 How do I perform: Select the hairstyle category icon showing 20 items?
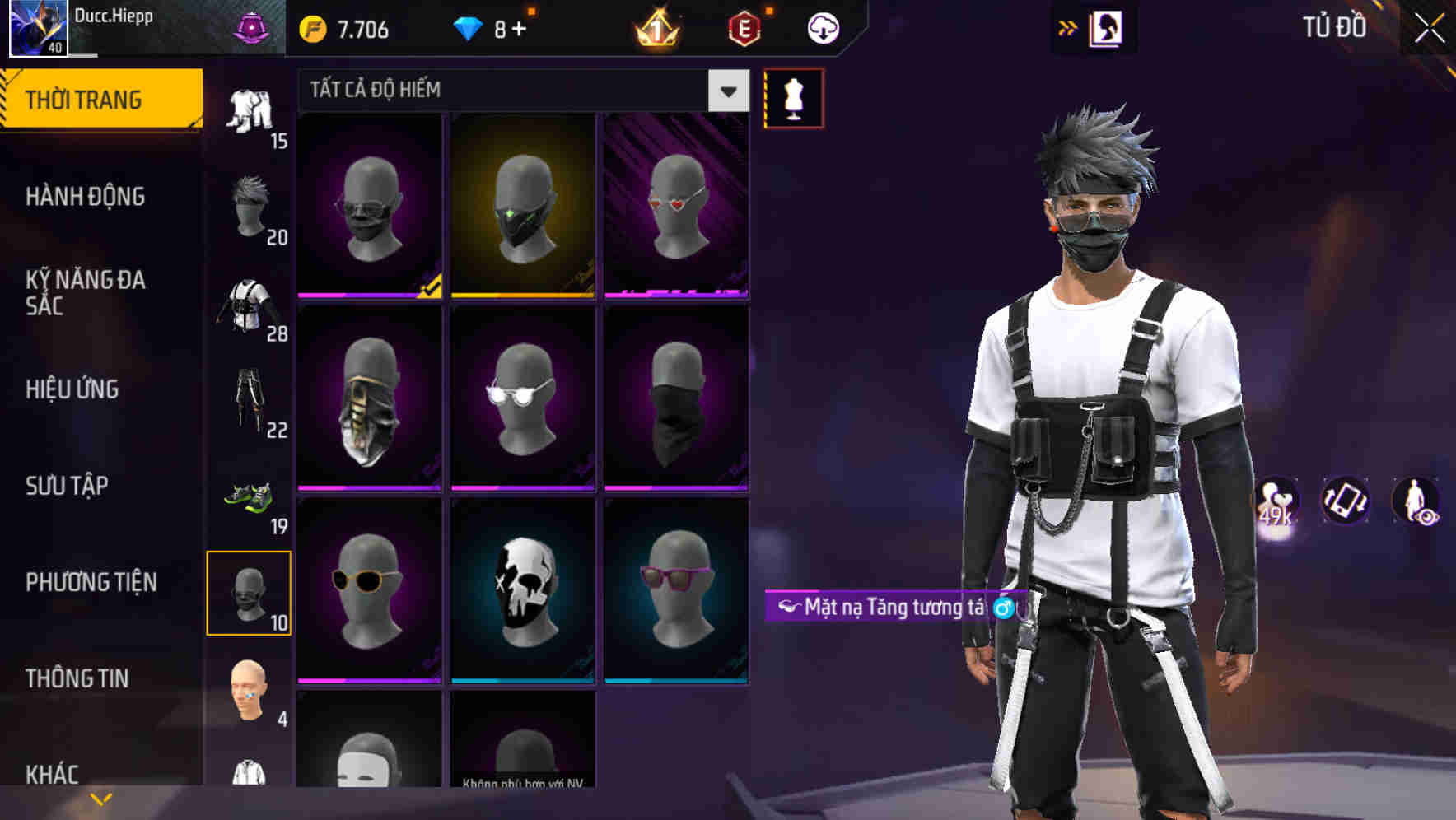[x=251, y=205]
